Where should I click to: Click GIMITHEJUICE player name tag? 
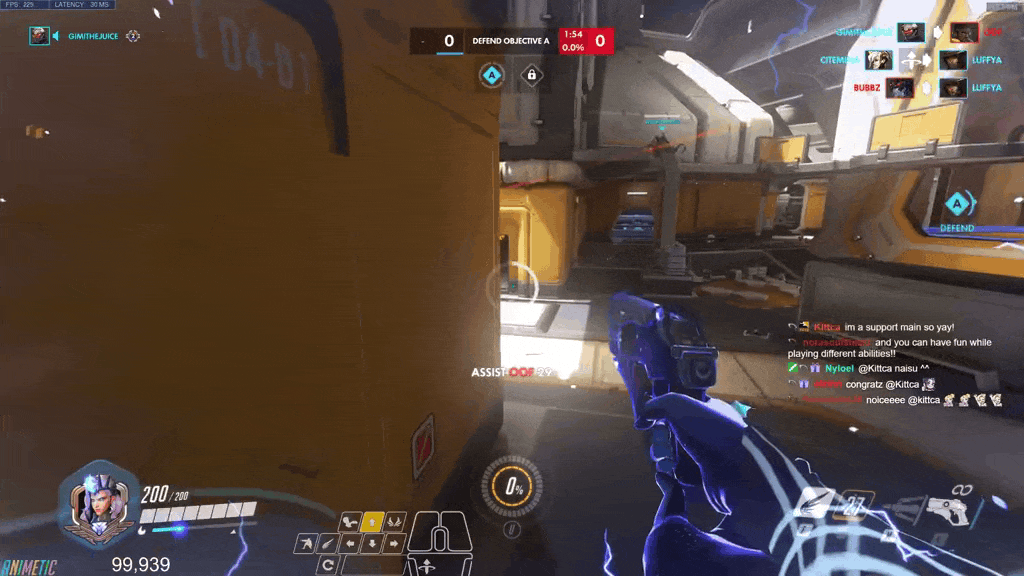(96, 36)
